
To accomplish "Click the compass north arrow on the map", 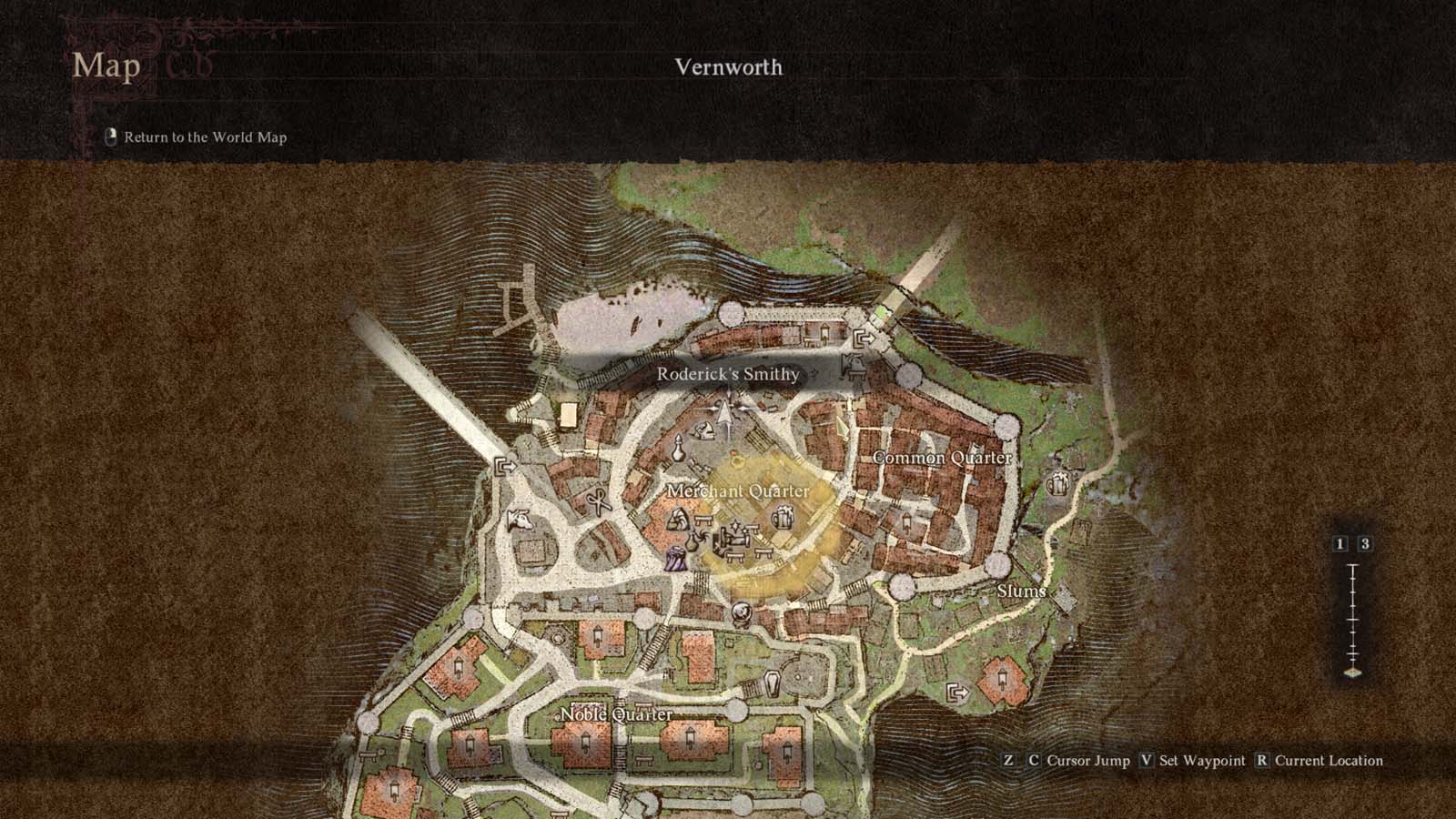I will [x=725, y=411].
